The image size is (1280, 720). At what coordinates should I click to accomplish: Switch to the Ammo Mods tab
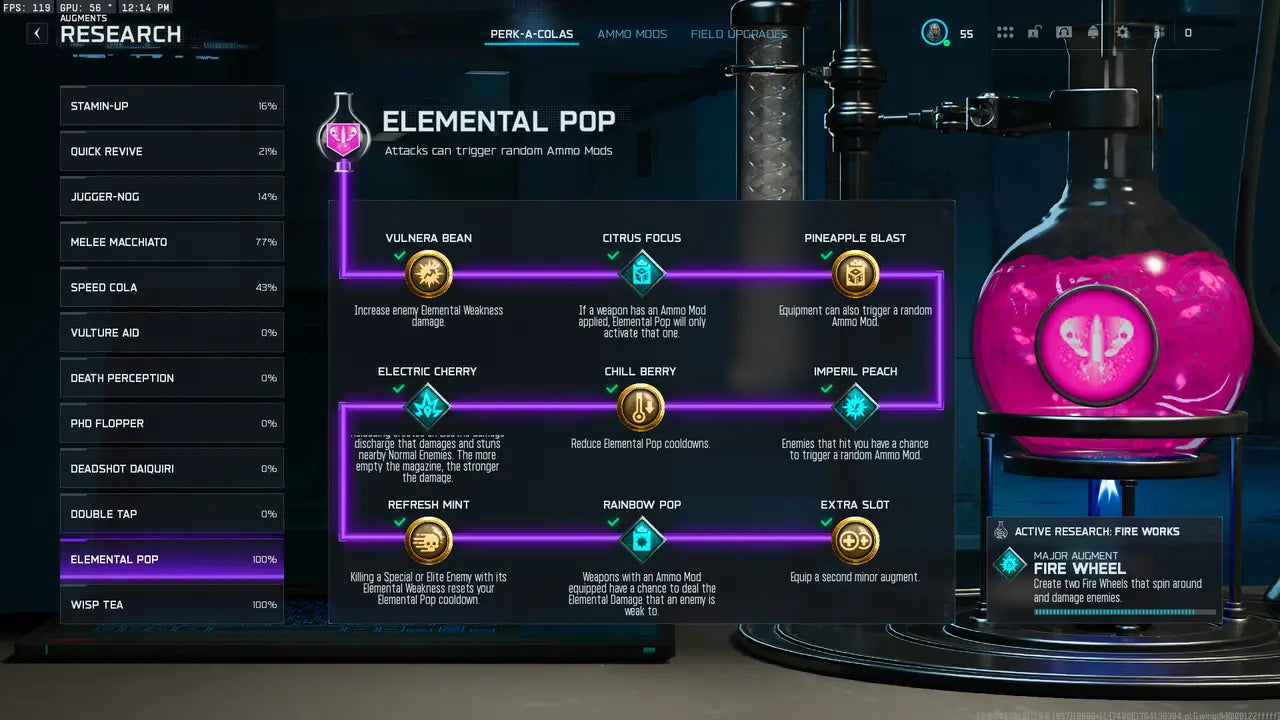pos(632,34)
